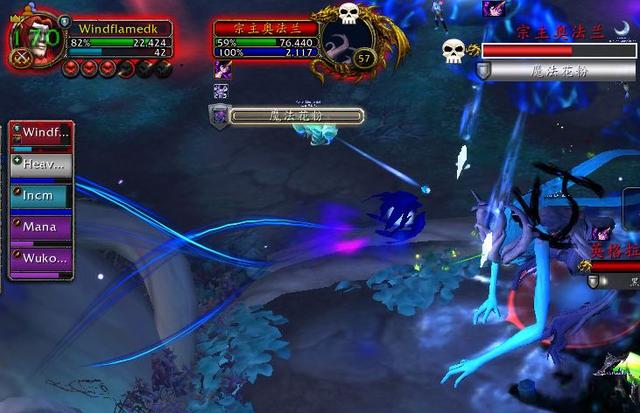The height and width of the screenshot is (413, 640).
Task: Click the target's red name bar
Action: point(264,28)
